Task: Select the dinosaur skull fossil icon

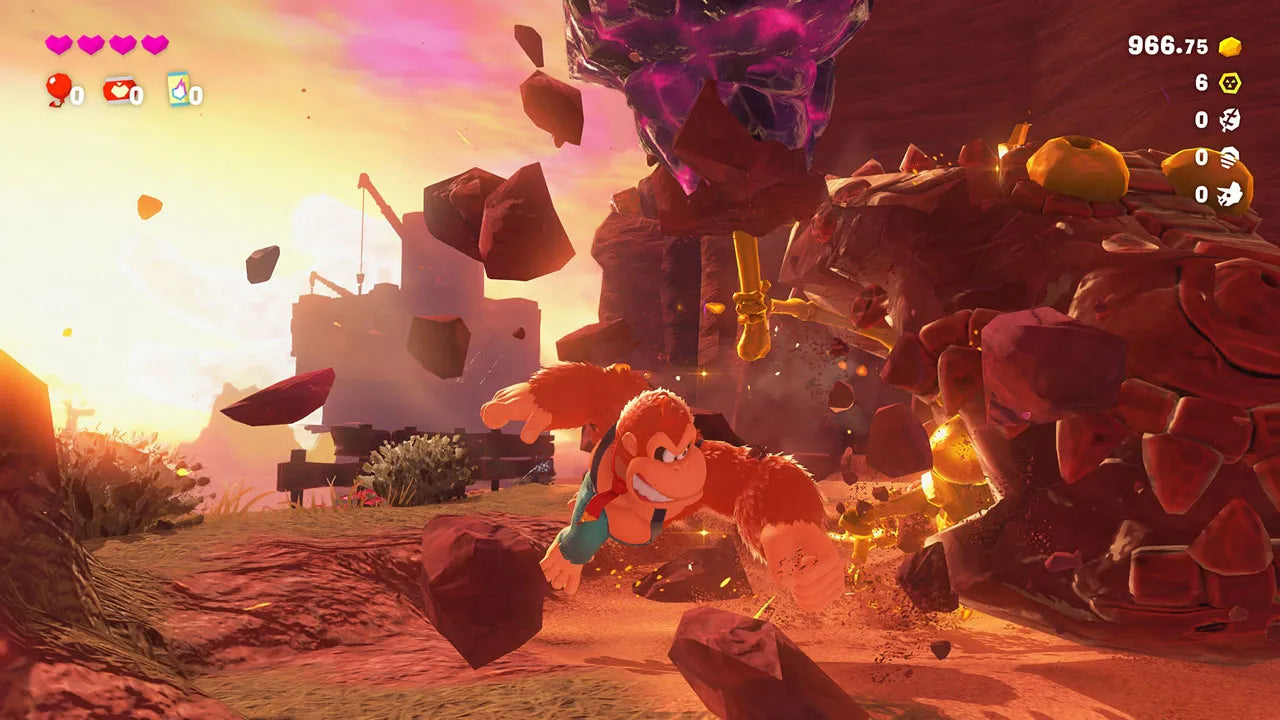Action: [x=1228, y=192]
